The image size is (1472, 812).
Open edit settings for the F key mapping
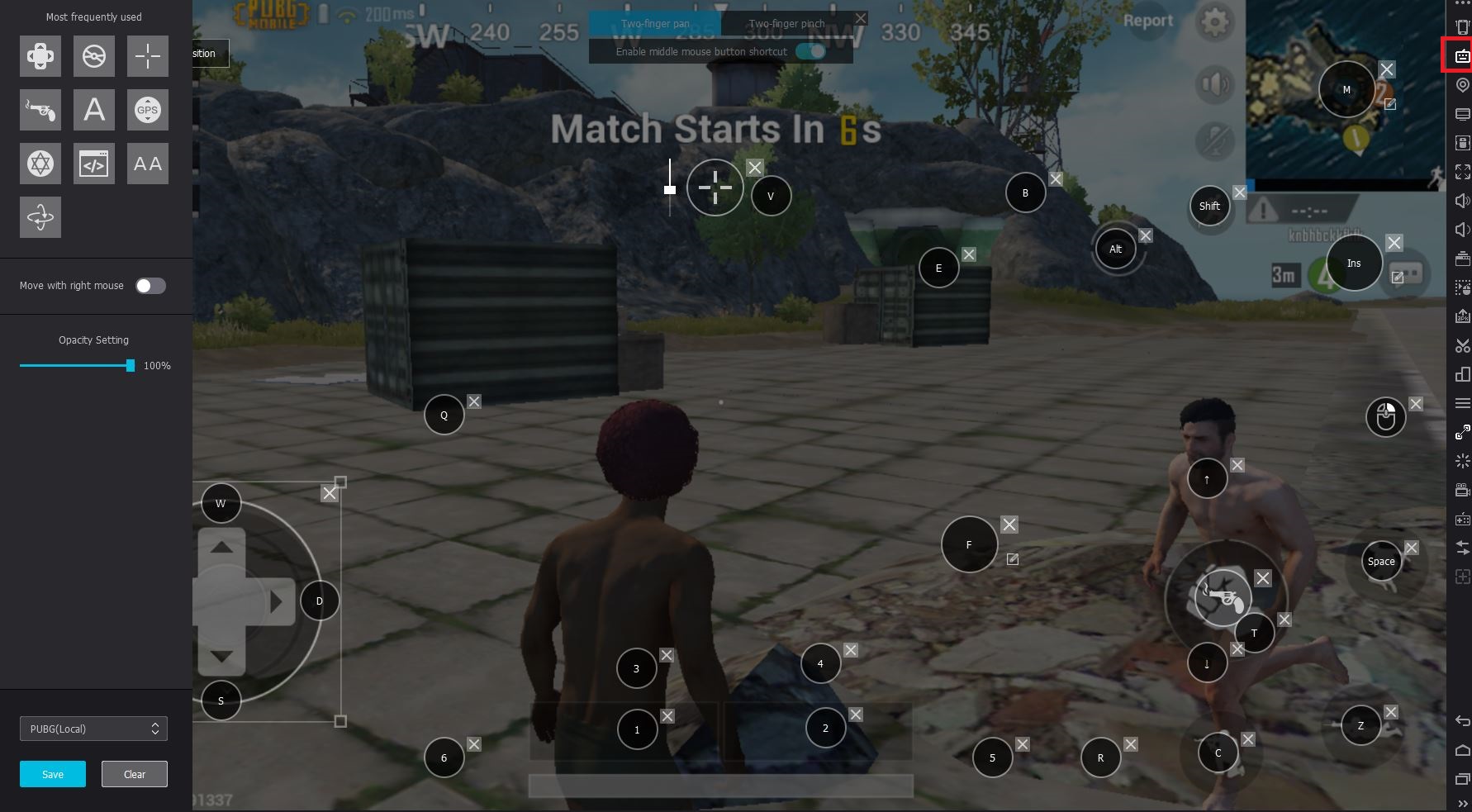[x=1013, y=559]
